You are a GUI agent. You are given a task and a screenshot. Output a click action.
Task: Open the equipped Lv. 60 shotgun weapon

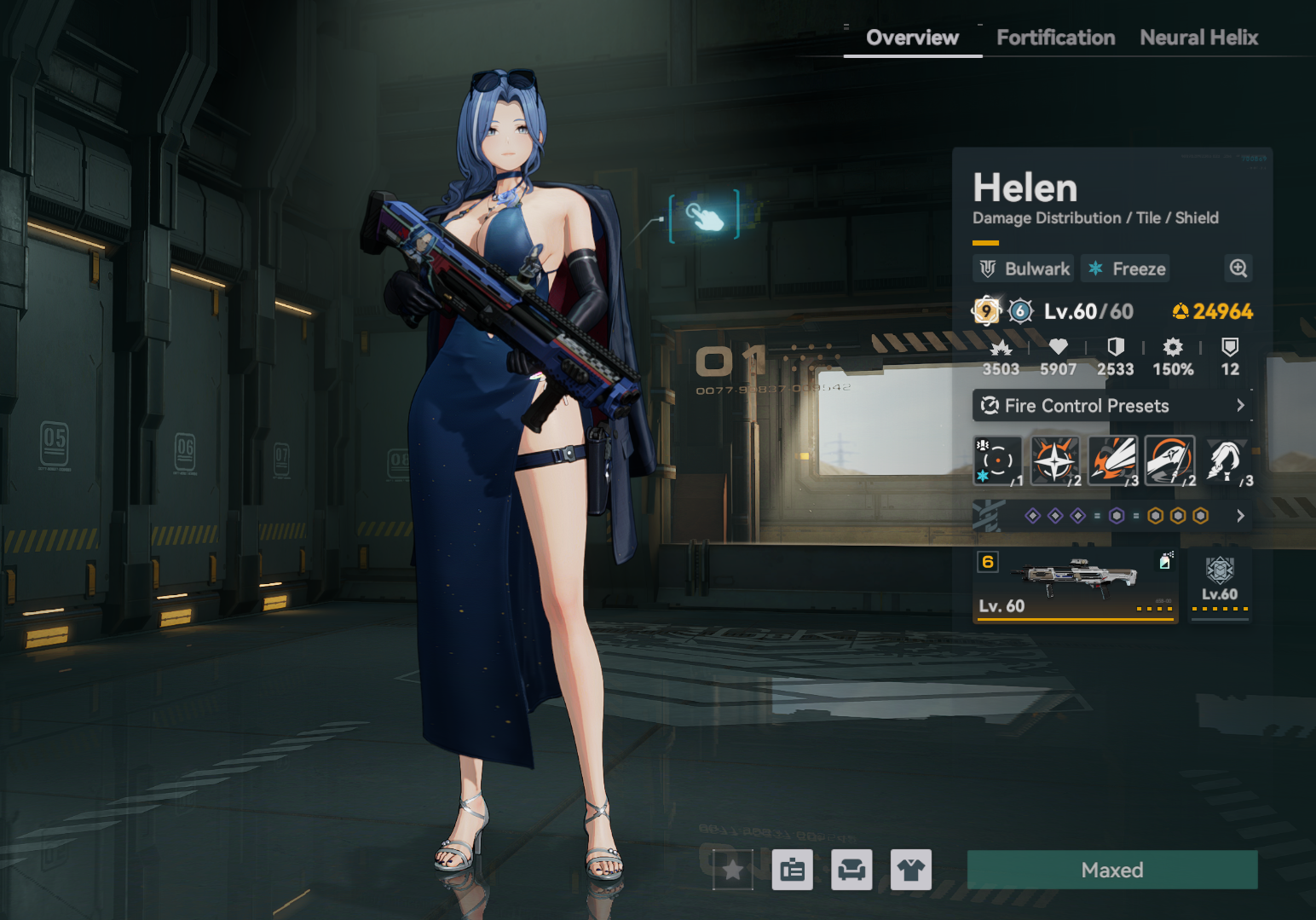[1076, 586]
